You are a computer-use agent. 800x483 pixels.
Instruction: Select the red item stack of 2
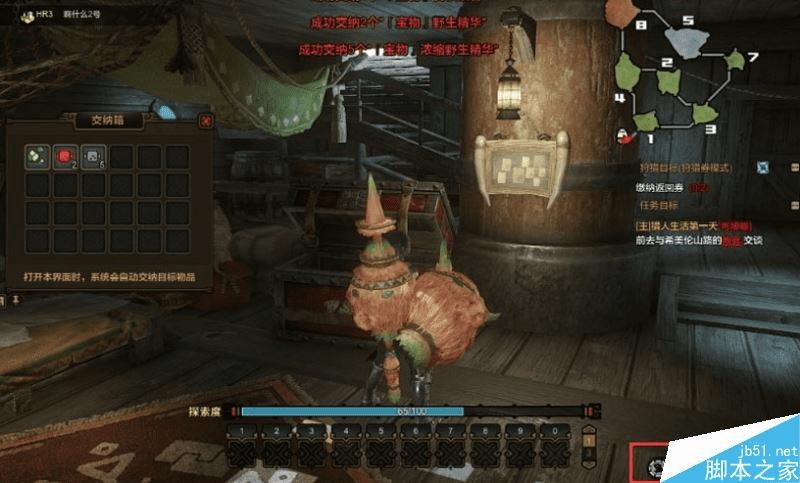(x=65, y=156)
